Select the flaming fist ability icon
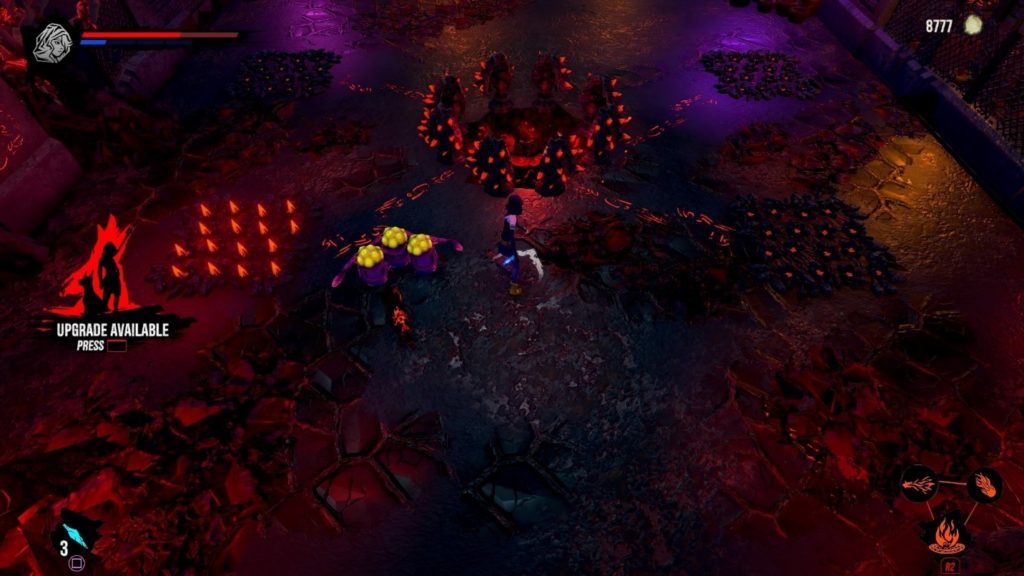Screen dimensions: 1024x576 [x=985, y=485]
